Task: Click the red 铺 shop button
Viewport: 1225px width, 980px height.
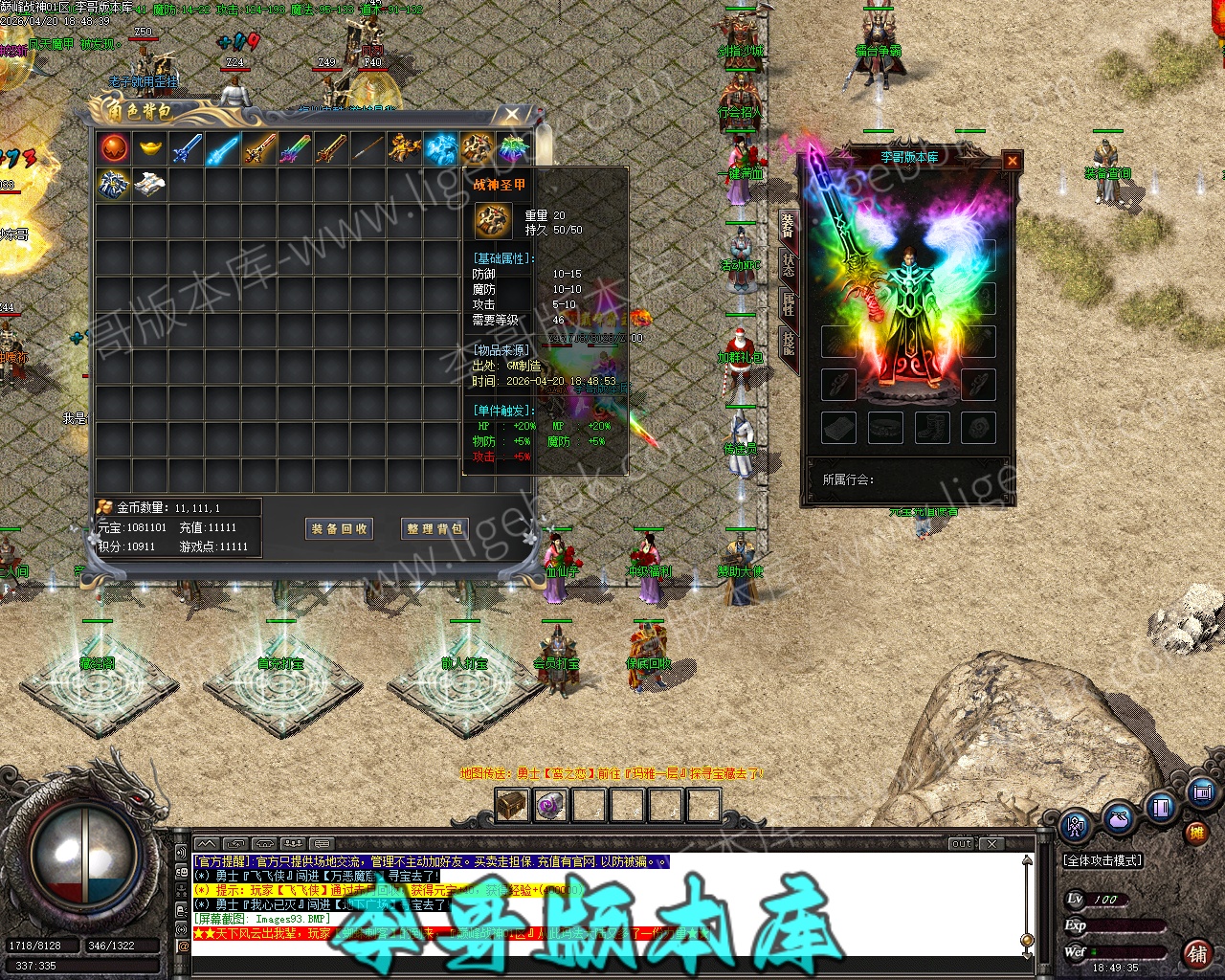Action: click(x=1197, y=953)
